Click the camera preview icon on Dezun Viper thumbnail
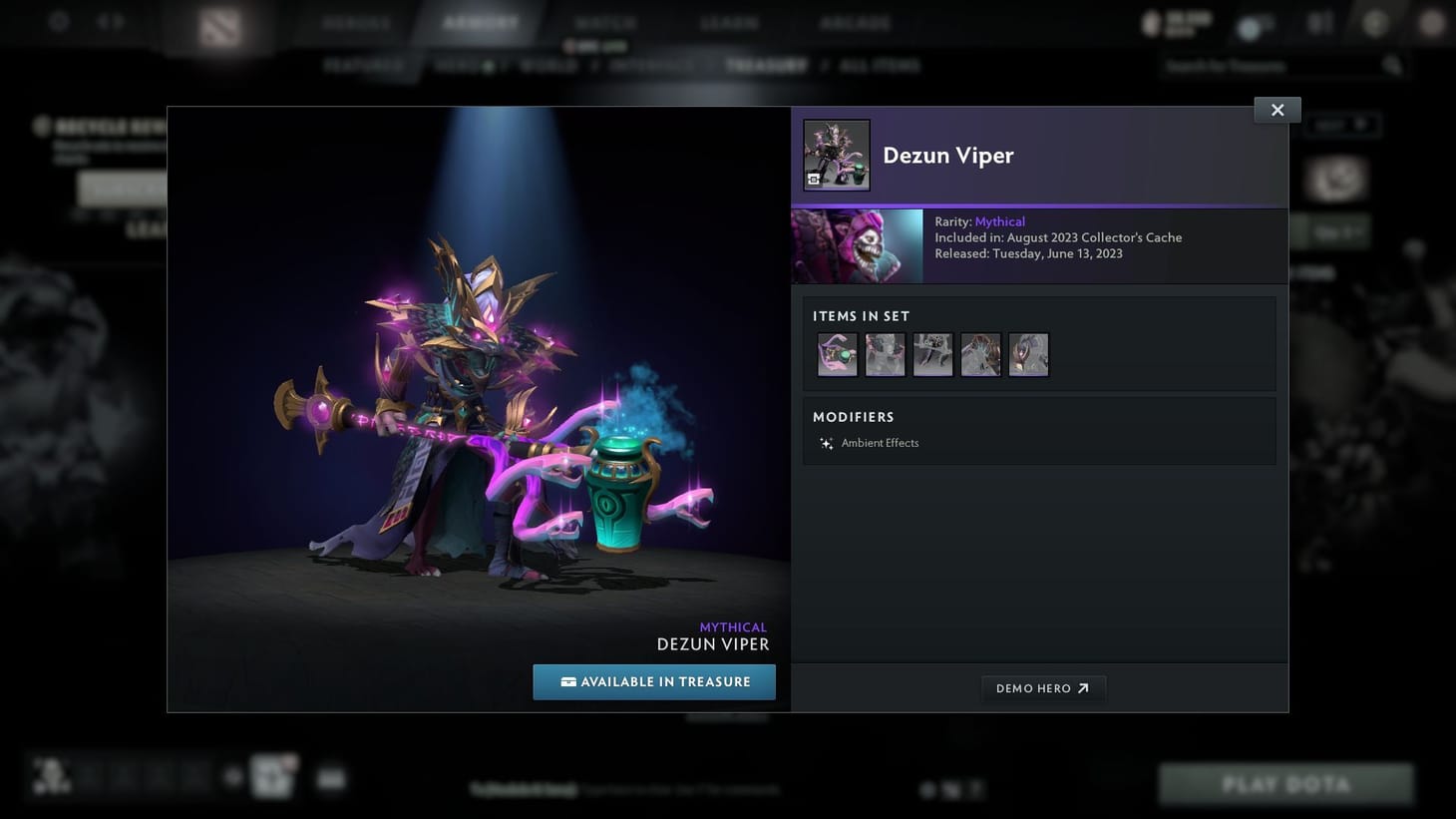Image resolution: width=1456 pixels, height=819 pixels. click(812, 180)
